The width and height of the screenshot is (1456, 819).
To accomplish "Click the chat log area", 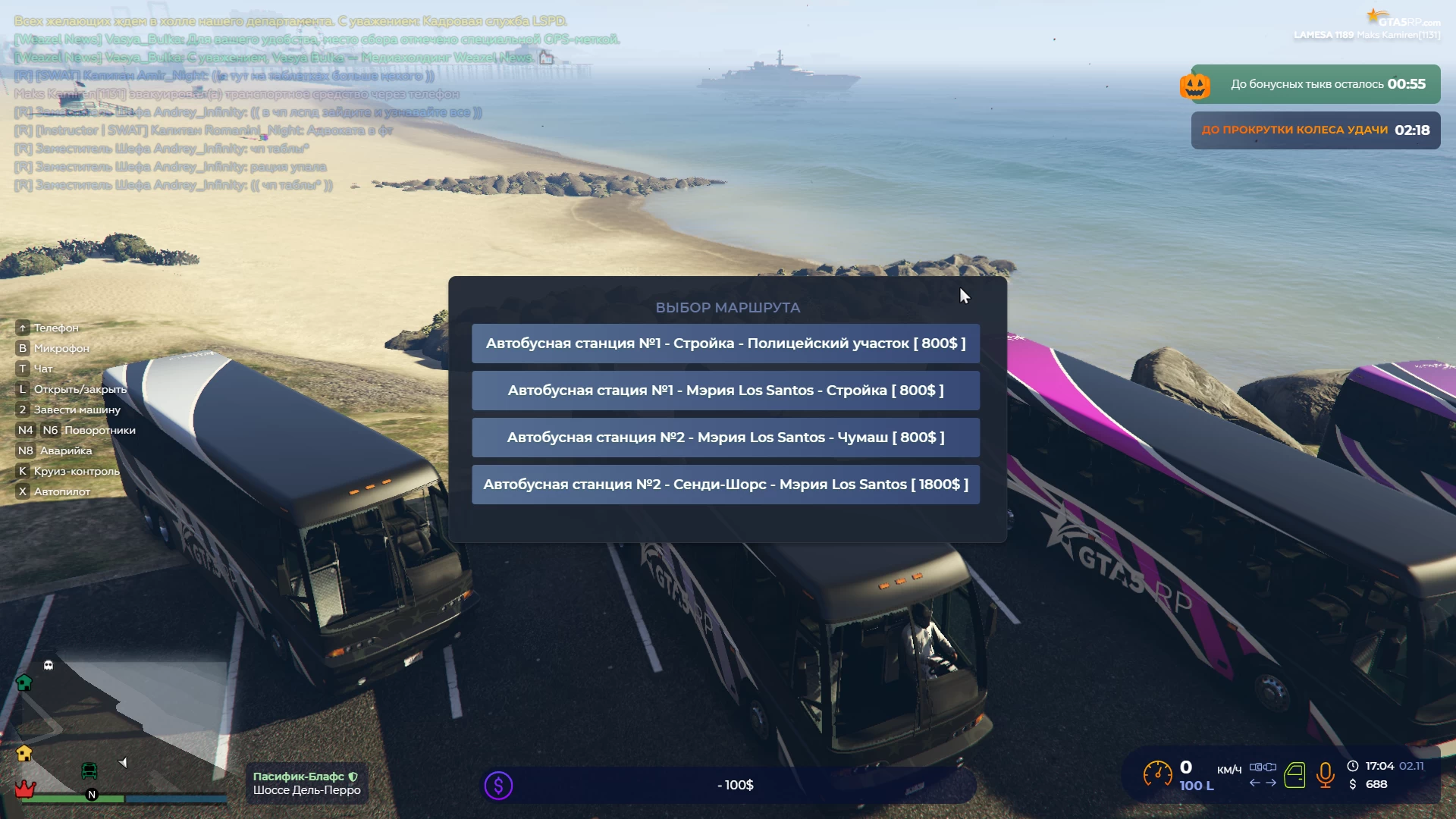I will (303, 102).
